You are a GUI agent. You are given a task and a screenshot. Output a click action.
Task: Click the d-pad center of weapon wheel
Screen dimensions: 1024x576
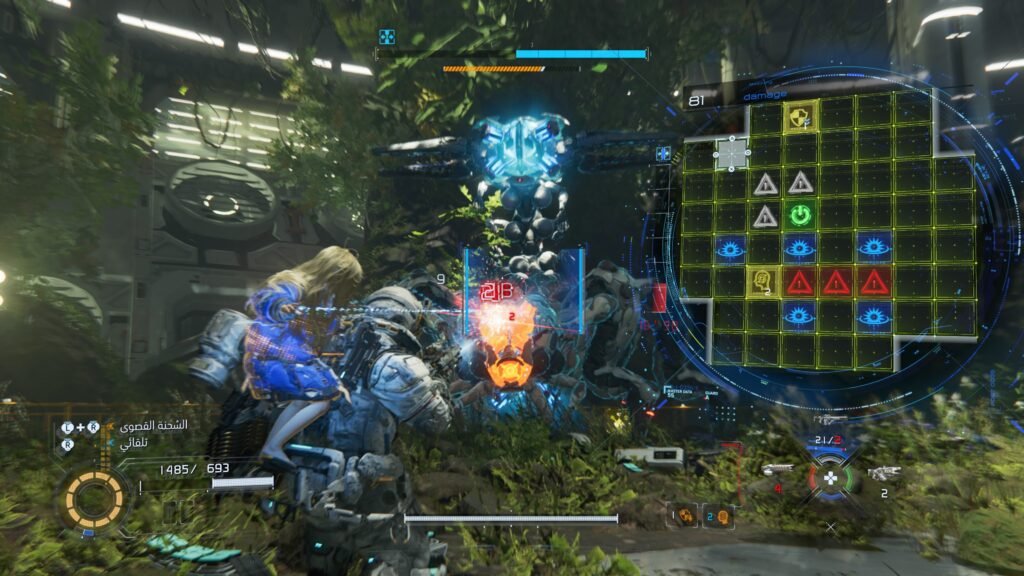point(829,478)
